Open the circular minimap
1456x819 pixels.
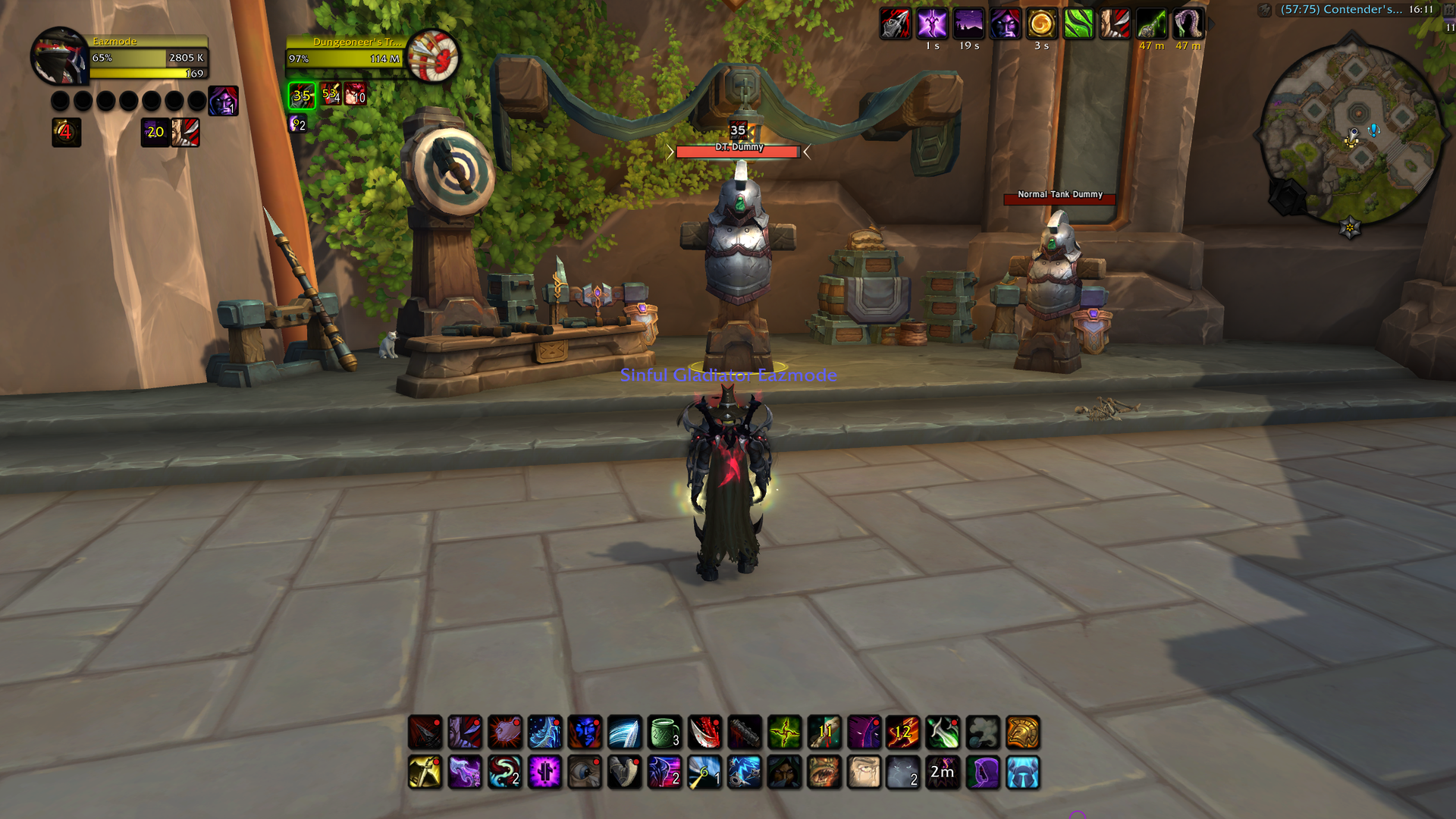click(1351, 134)
